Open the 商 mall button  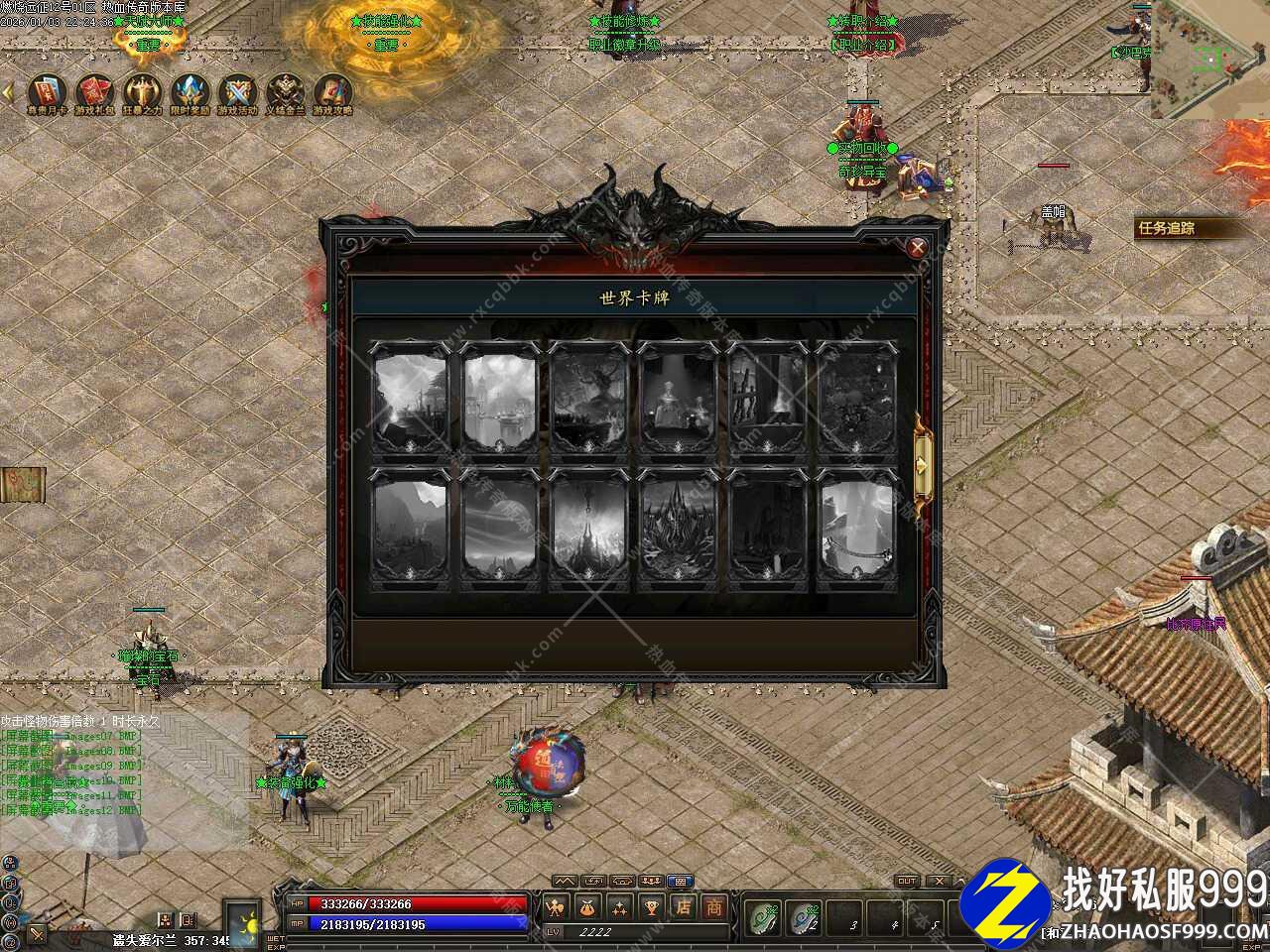pyautogui.click(x=713, y=906)
